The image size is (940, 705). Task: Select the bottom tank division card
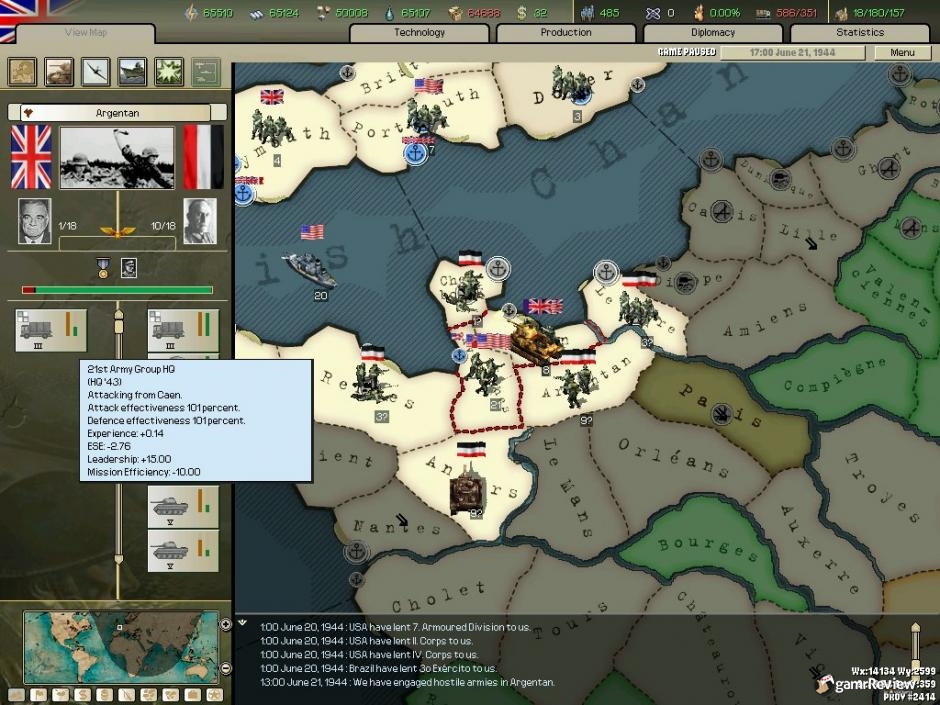[x=183, y=551]
